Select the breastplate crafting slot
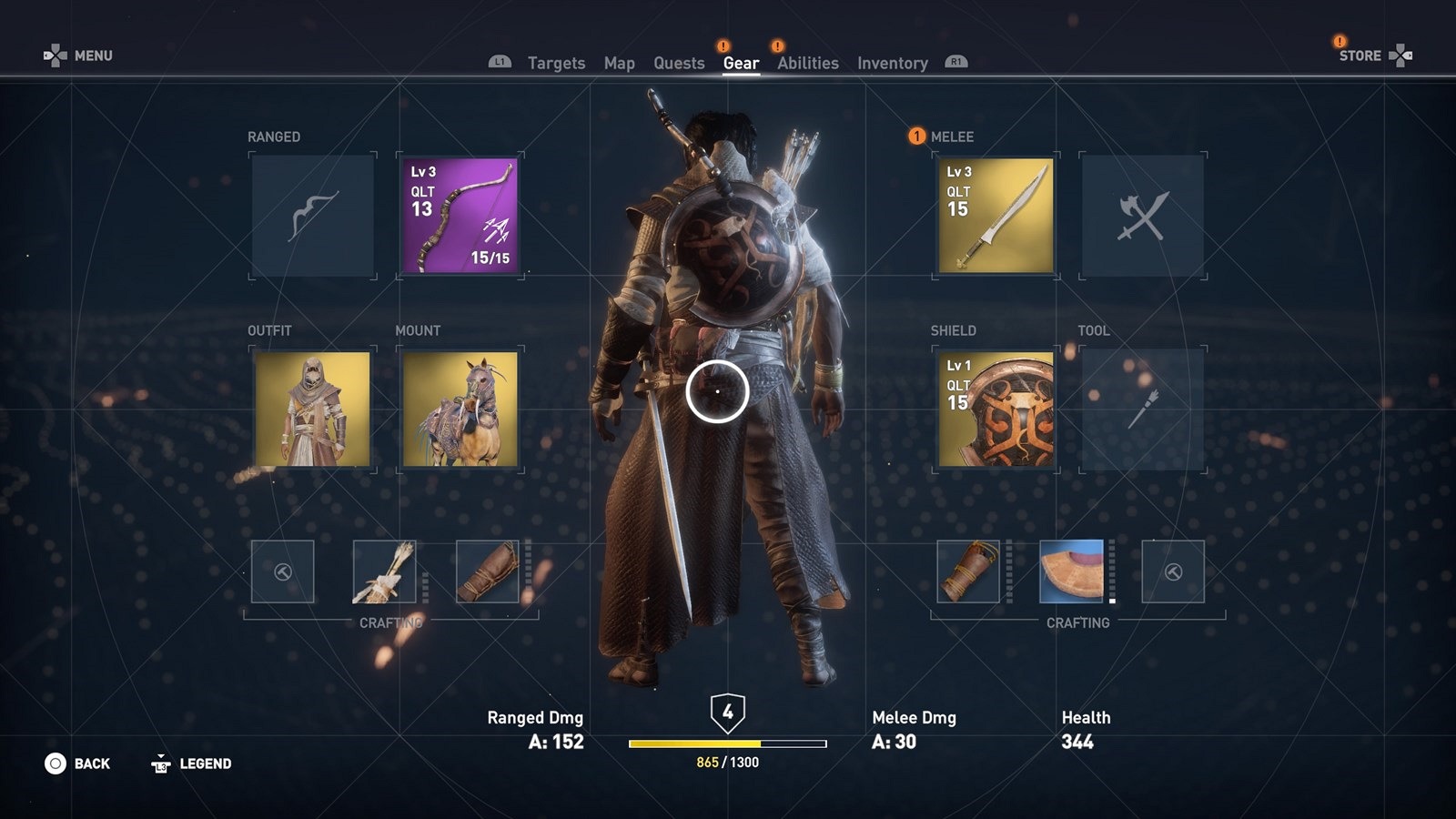 tap(1071, 571)
